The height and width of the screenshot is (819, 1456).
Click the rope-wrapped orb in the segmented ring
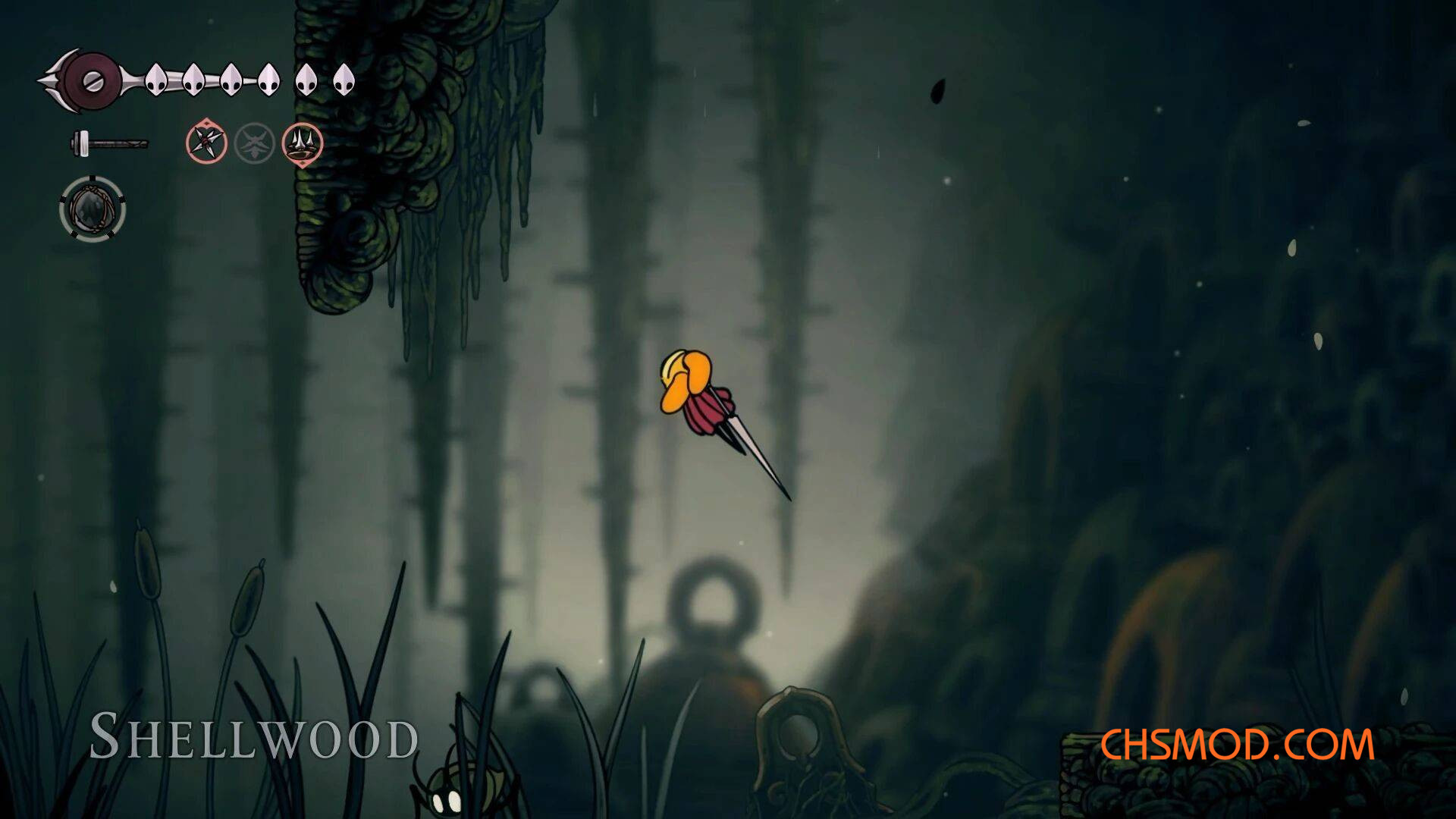point(93,209)
